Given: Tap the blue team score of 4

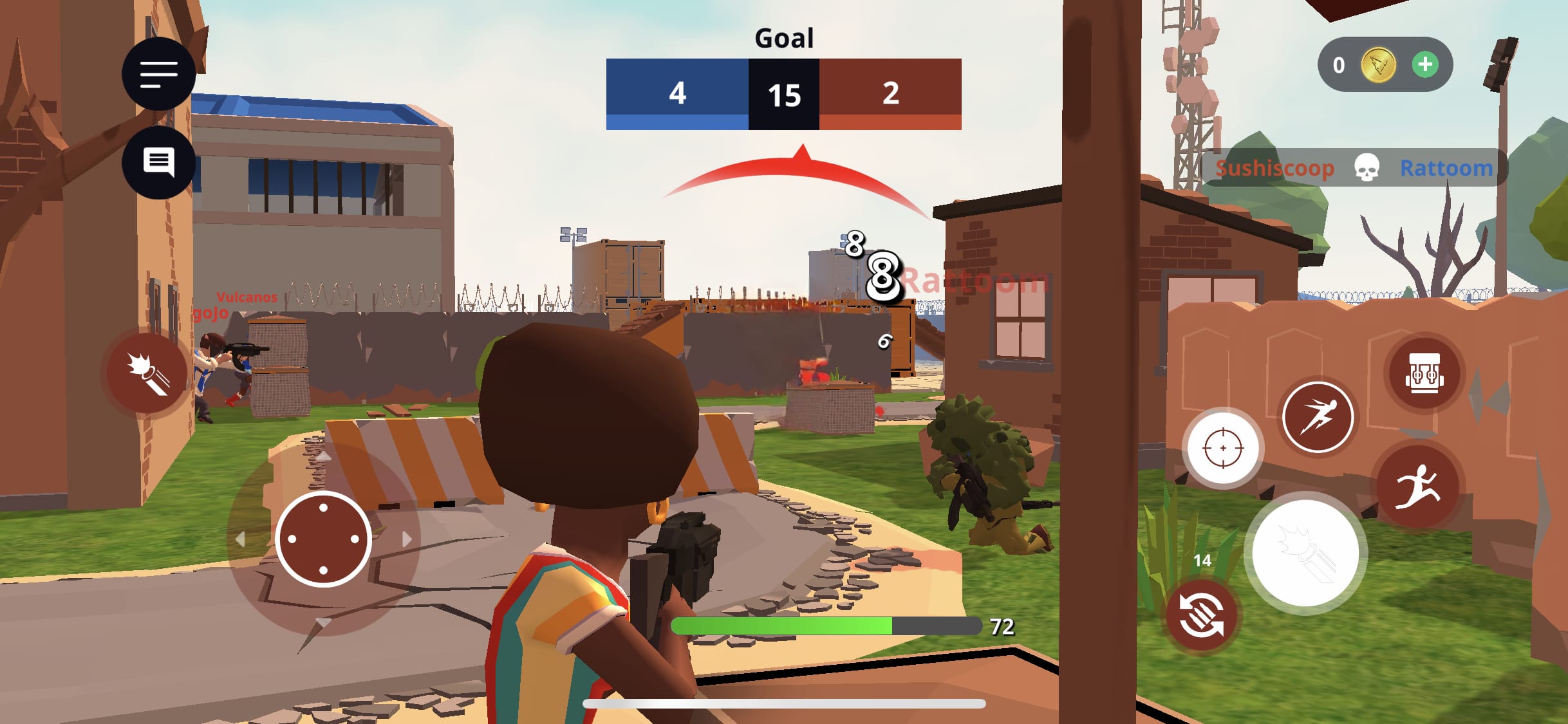Looking at the screenshot, I should coord(677,94).
